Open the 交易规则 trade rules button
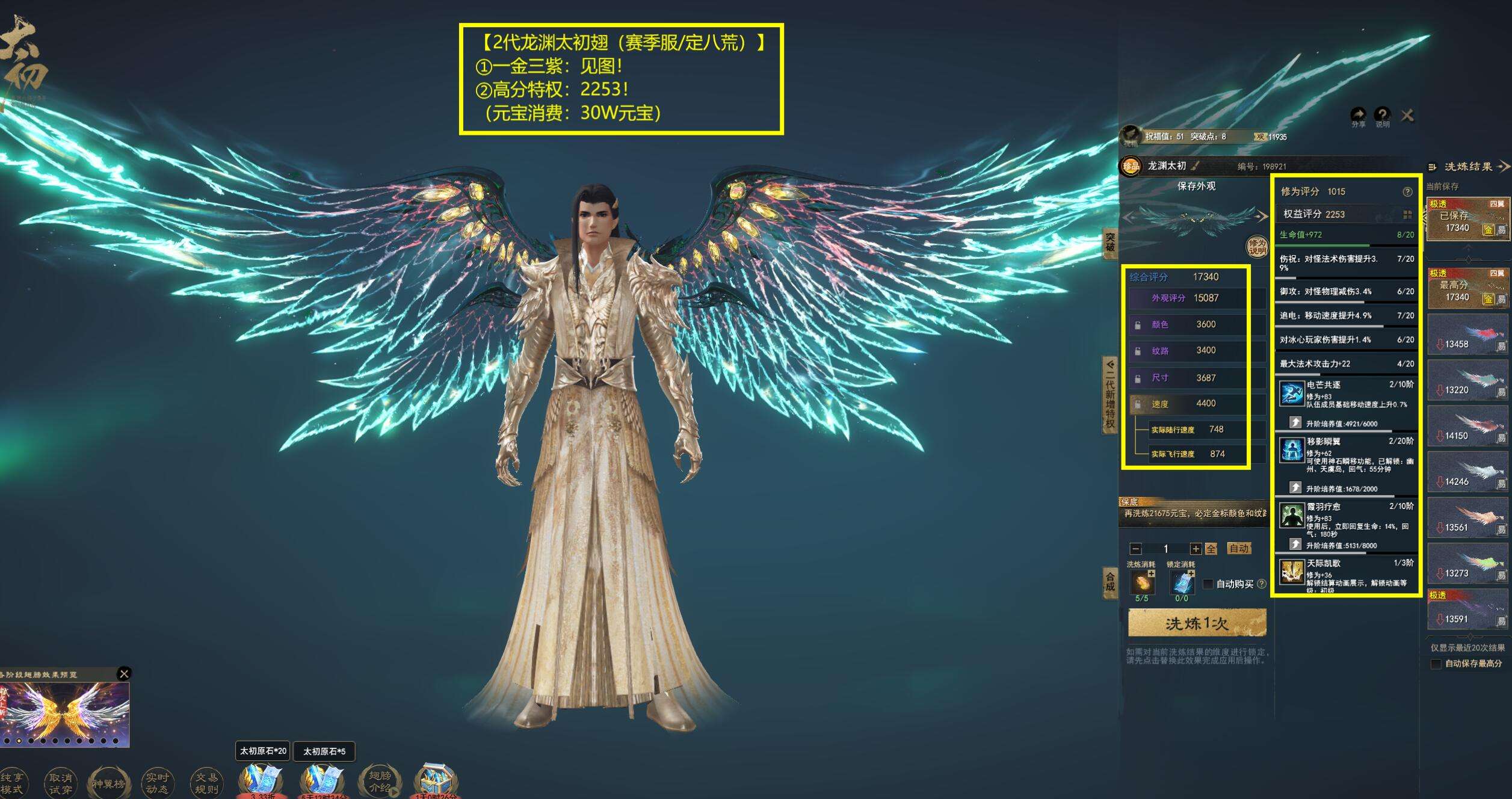This screenshot has height=799, width=1512. point(206,783)
